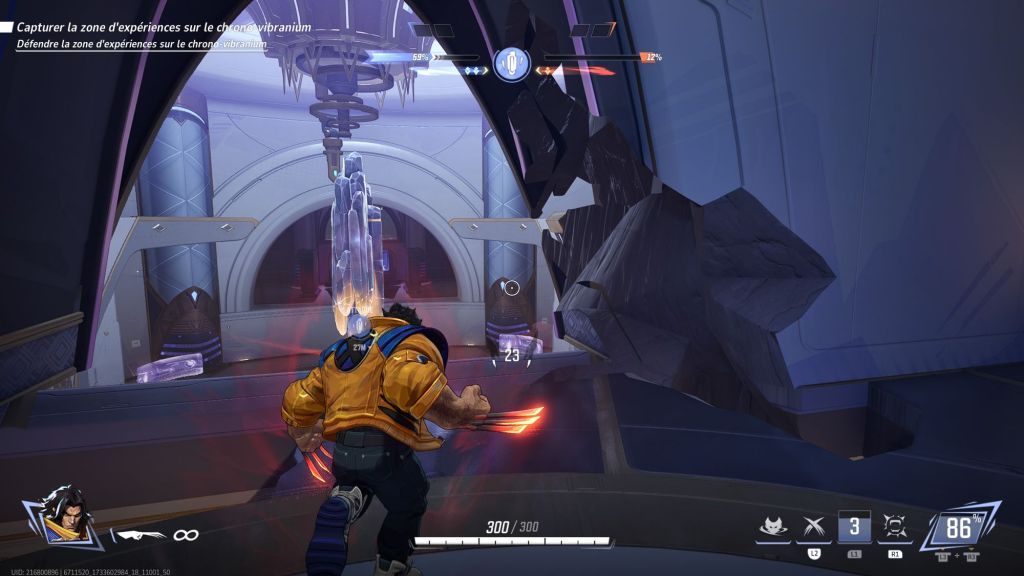Trigger the ability showing a 3 cooldown

[x=854, y=526]
